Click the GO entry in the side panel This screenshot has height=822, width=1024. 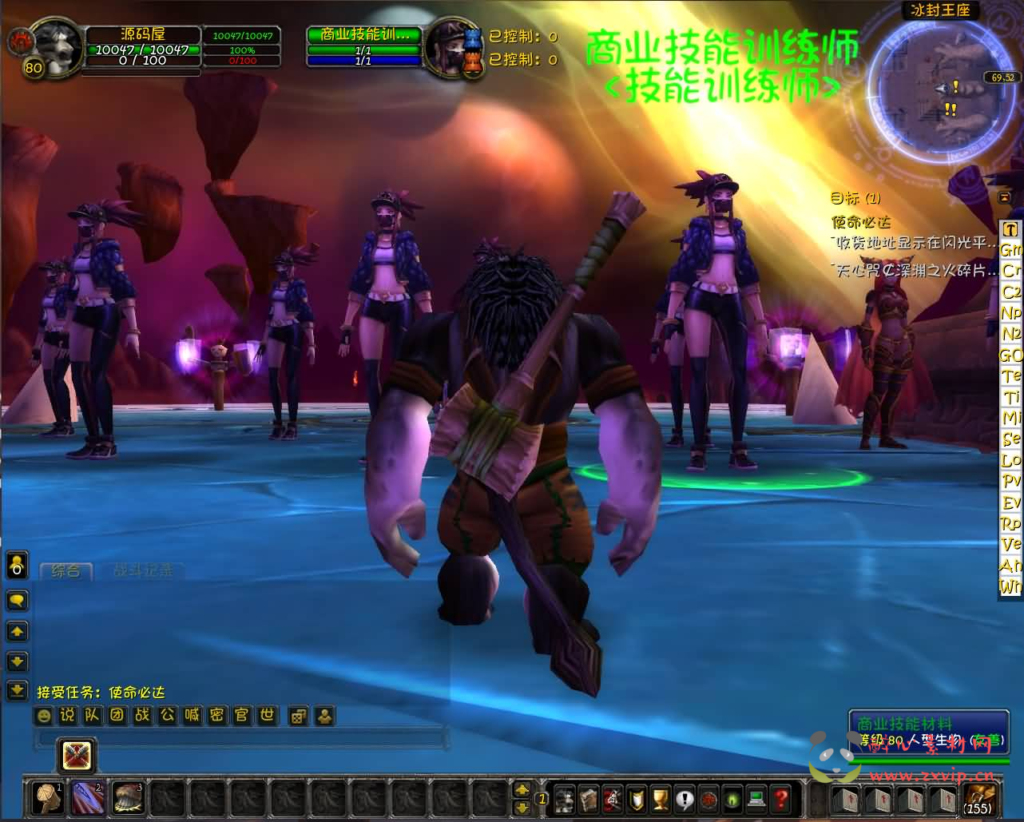1011,355
